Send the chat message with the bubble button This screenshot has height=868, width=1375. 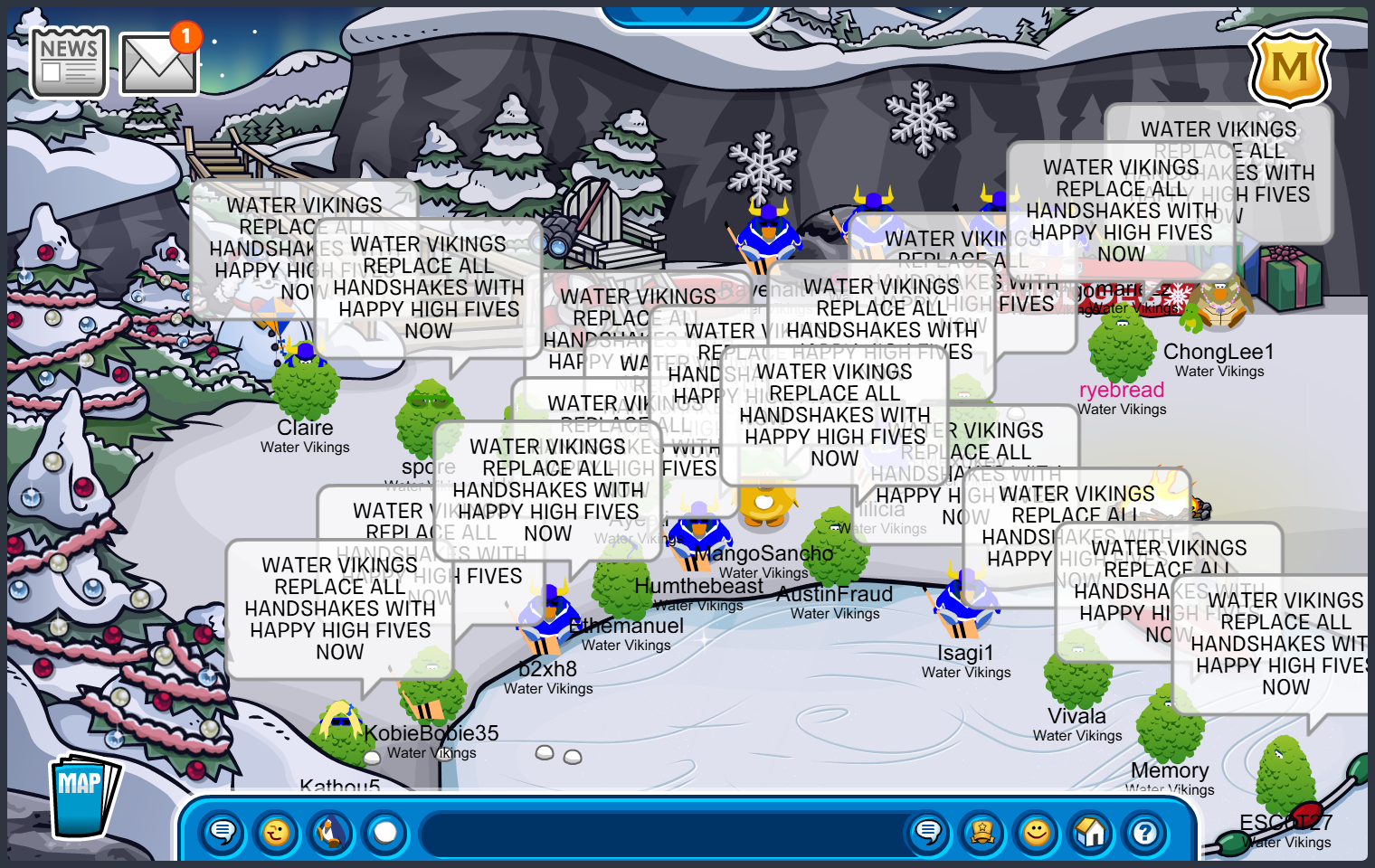click(x=928, y=831)
